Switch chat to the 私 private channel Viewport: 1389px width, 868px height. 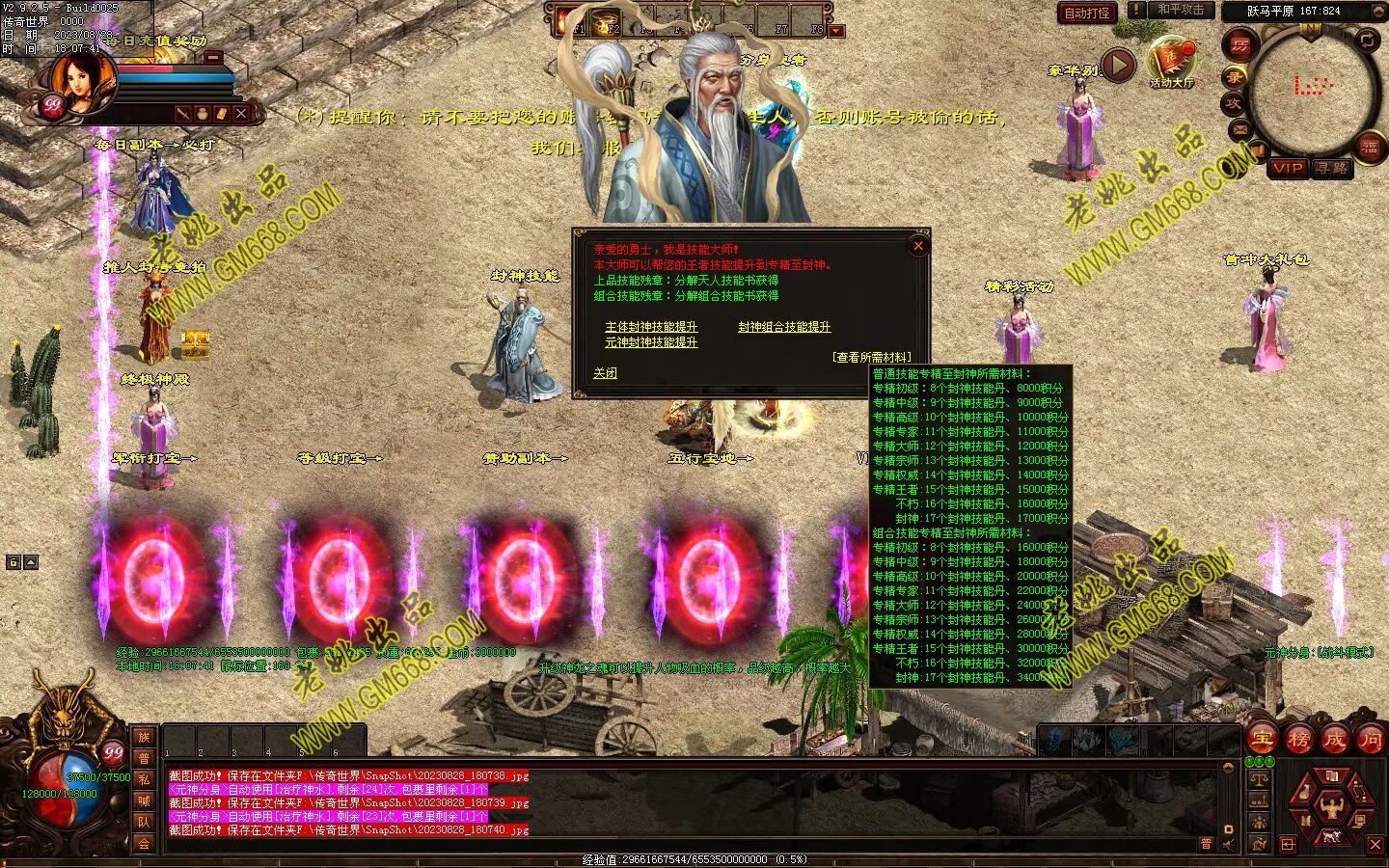coord(144,779)
